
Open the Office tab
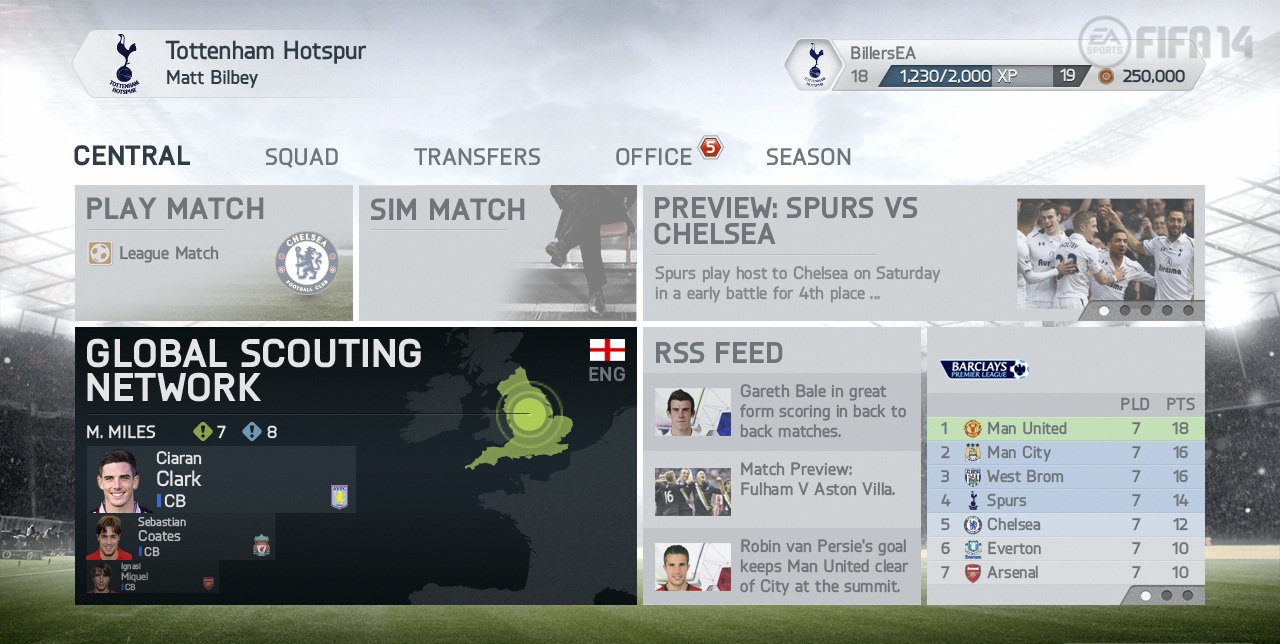click(x=654, y=157)
